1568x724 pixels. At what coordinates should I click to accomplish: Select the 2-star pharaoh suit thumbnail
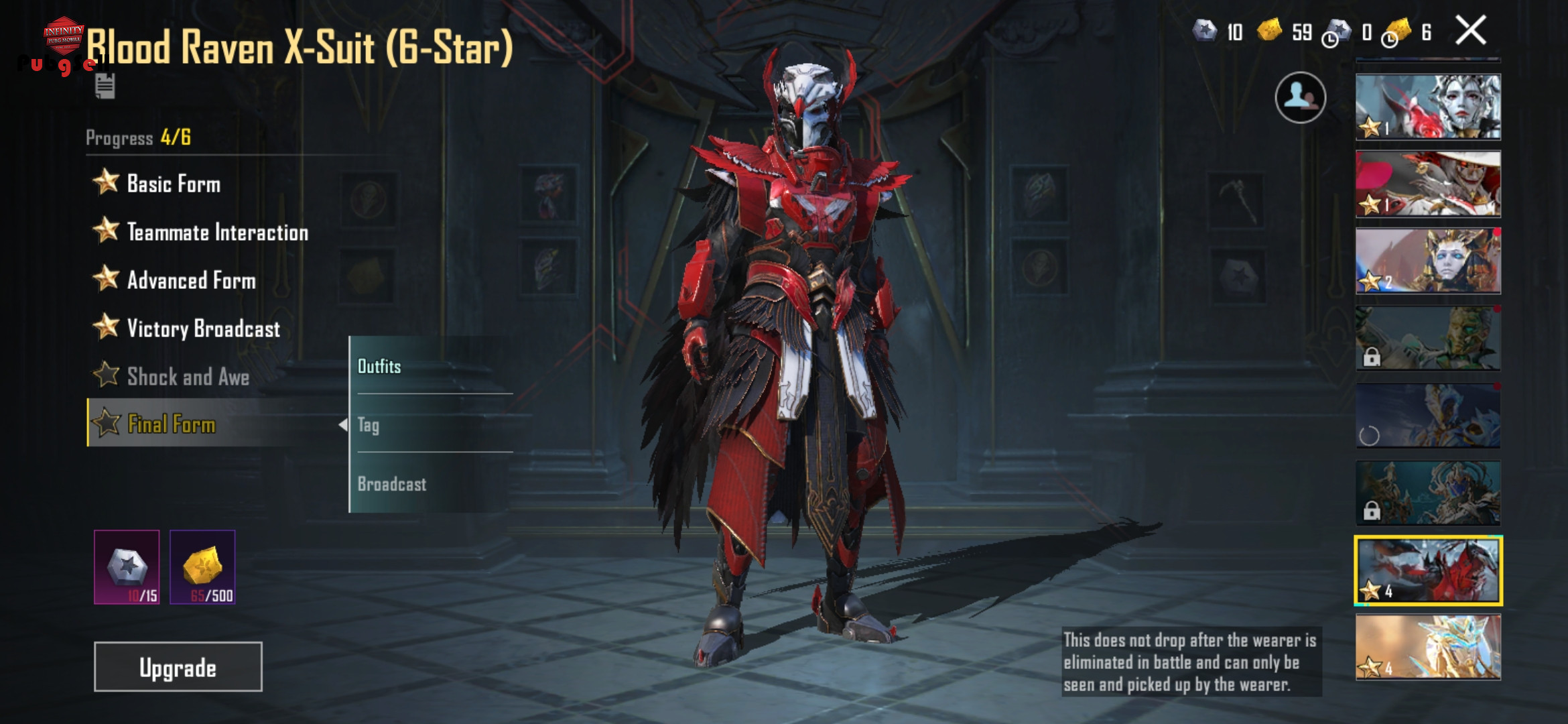point(1428,261)
